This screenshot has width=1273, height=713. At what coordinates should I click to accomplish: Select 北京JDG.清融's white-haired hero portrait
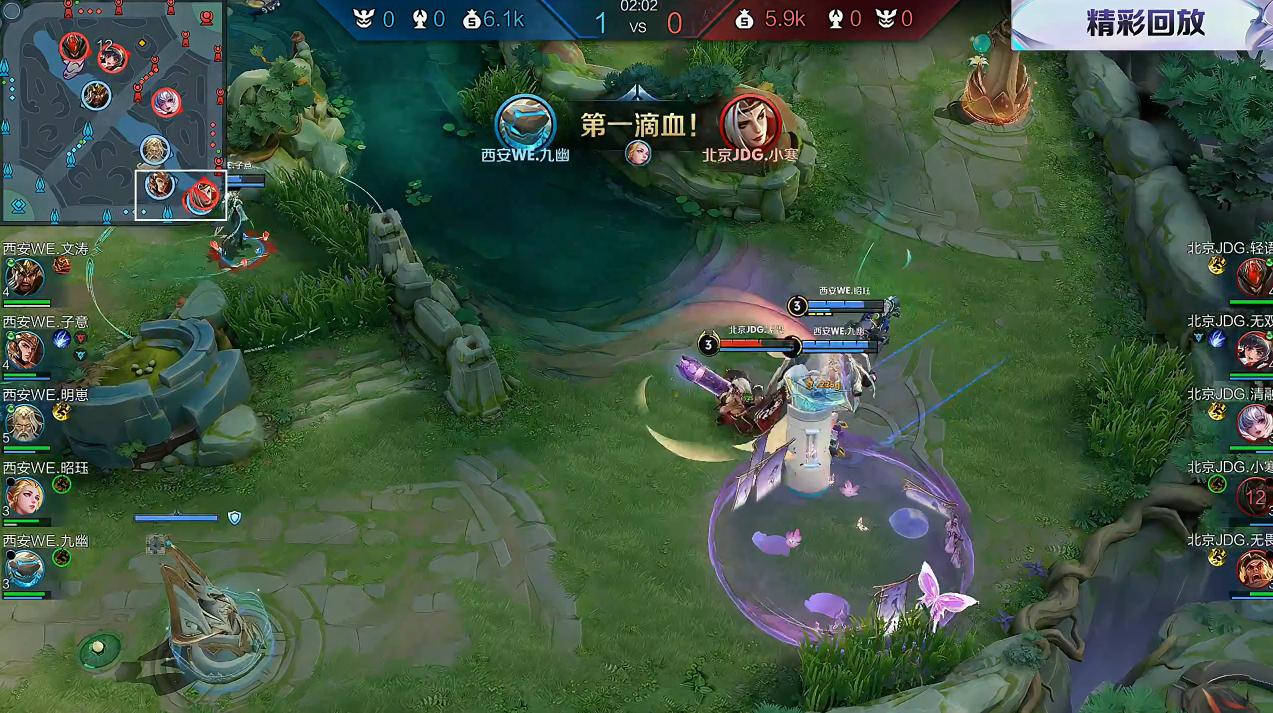[x=1254, y=423]
